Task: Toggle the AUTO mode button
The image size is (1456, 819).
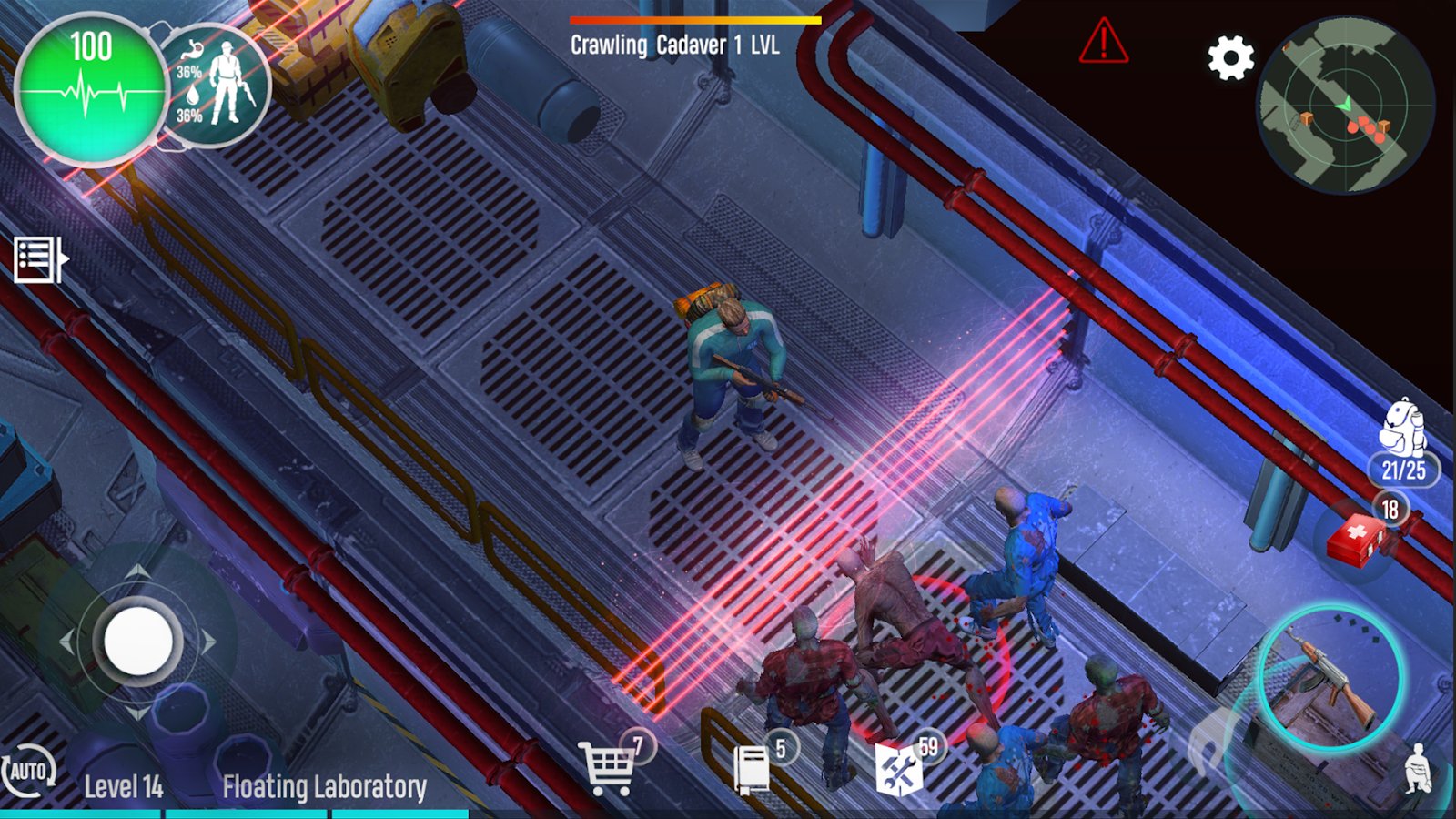Action: [28, 772]
